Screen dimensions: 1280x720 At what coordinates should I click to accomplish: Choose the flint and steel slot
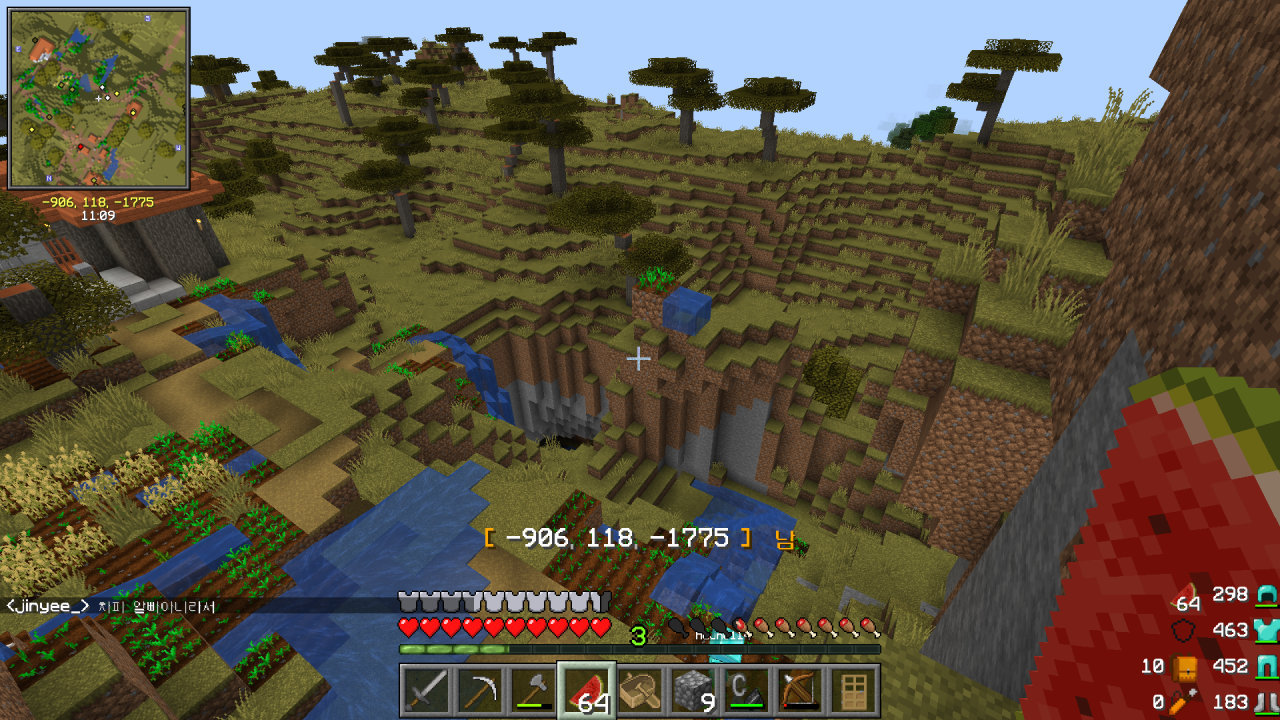click(749, 691)
